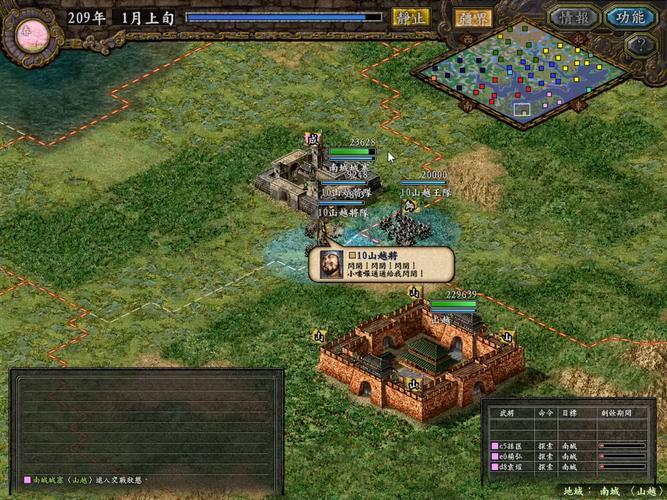Open the 情報 information menu

coord(574,17)
